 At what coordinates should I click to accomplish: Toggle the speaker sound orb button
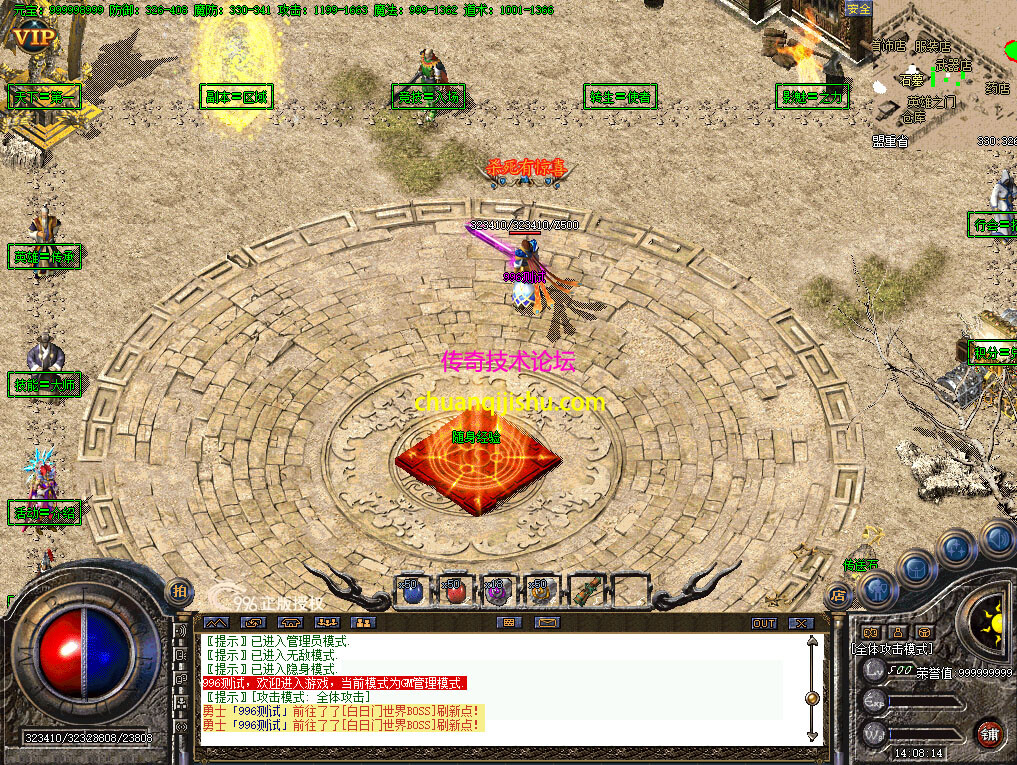997,538
